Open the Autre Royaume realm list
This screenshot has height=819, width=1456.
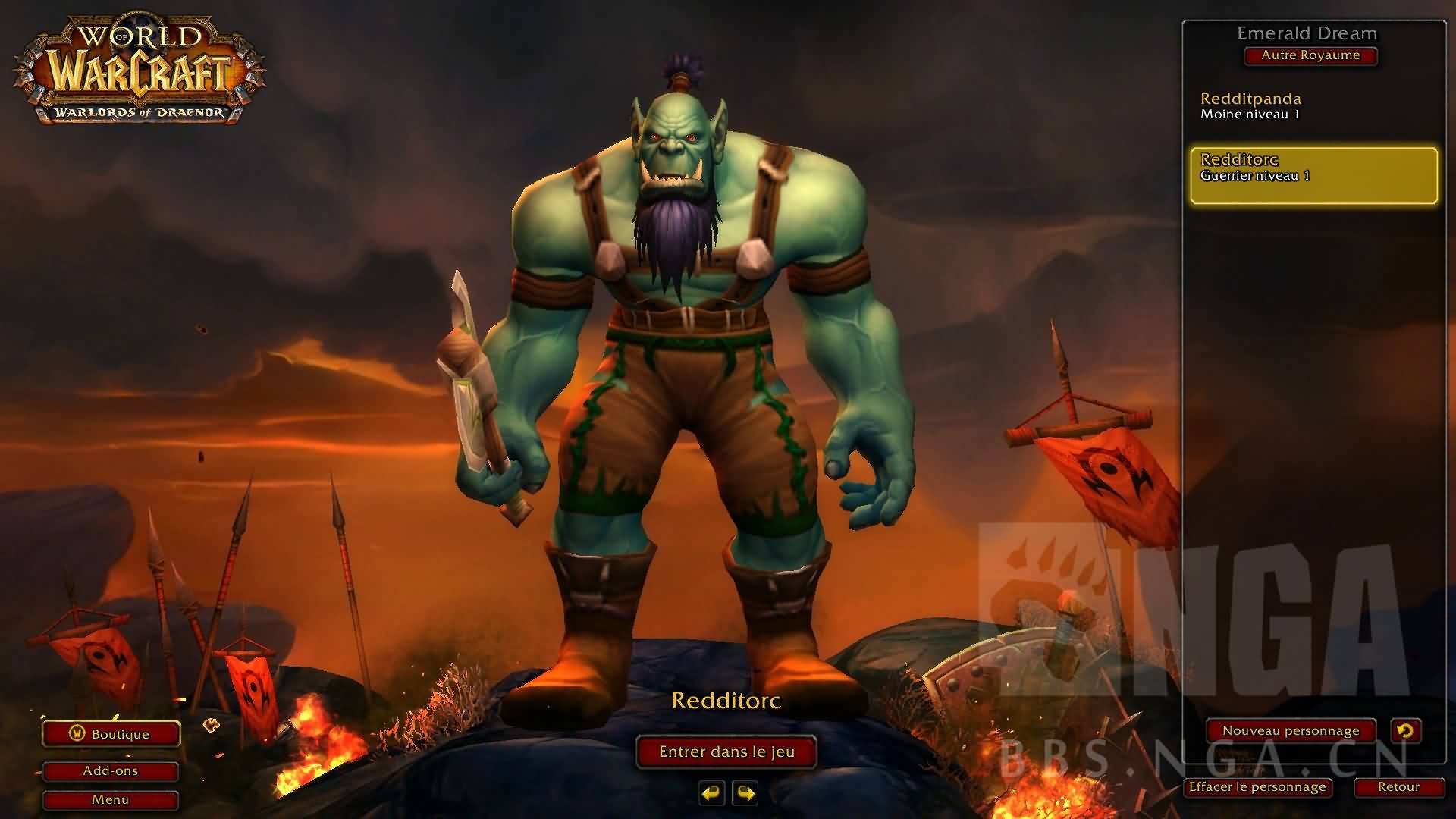1310,55
